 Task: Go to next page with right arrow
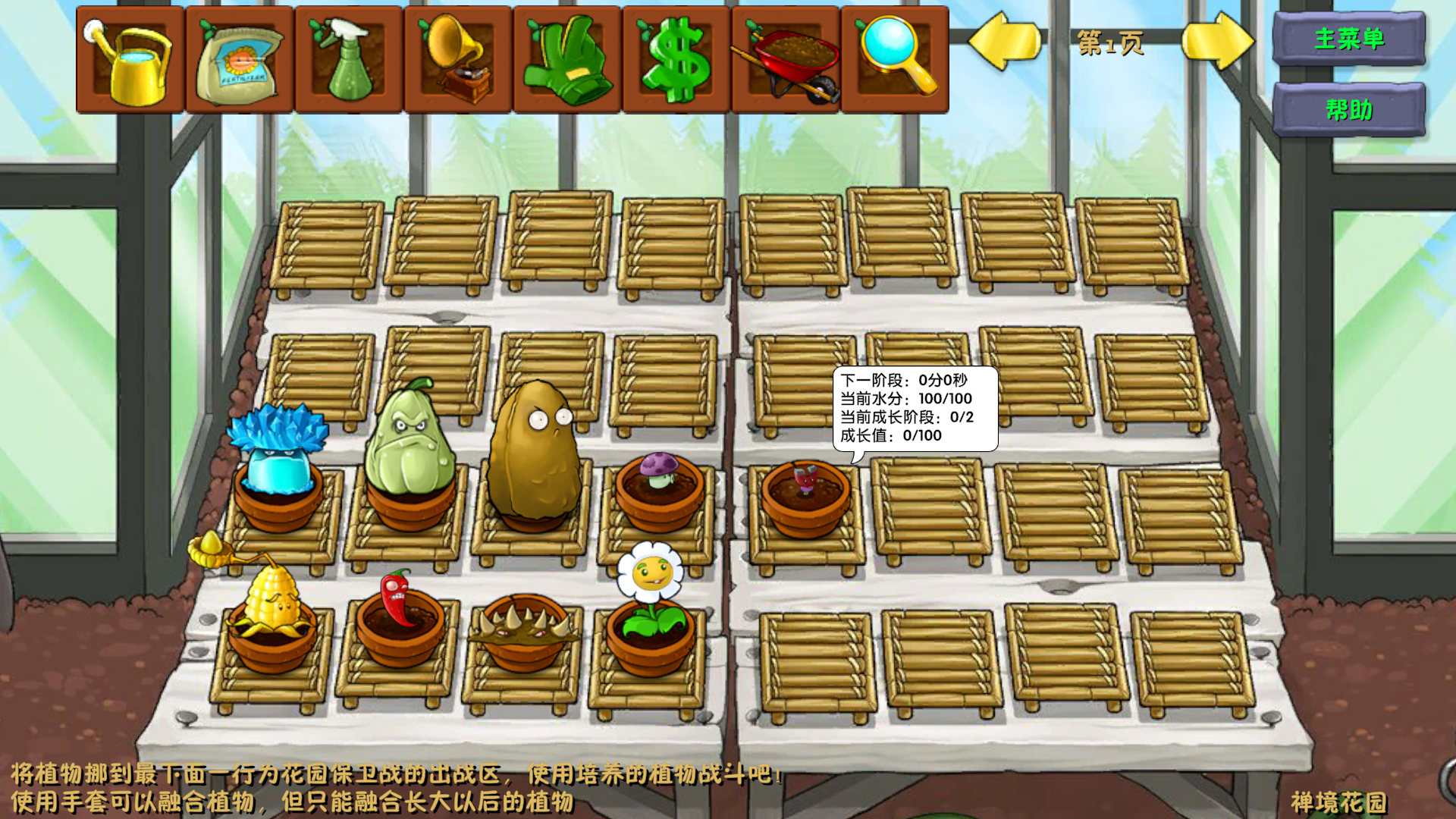pyautogui.click(x=1217, y=41)
